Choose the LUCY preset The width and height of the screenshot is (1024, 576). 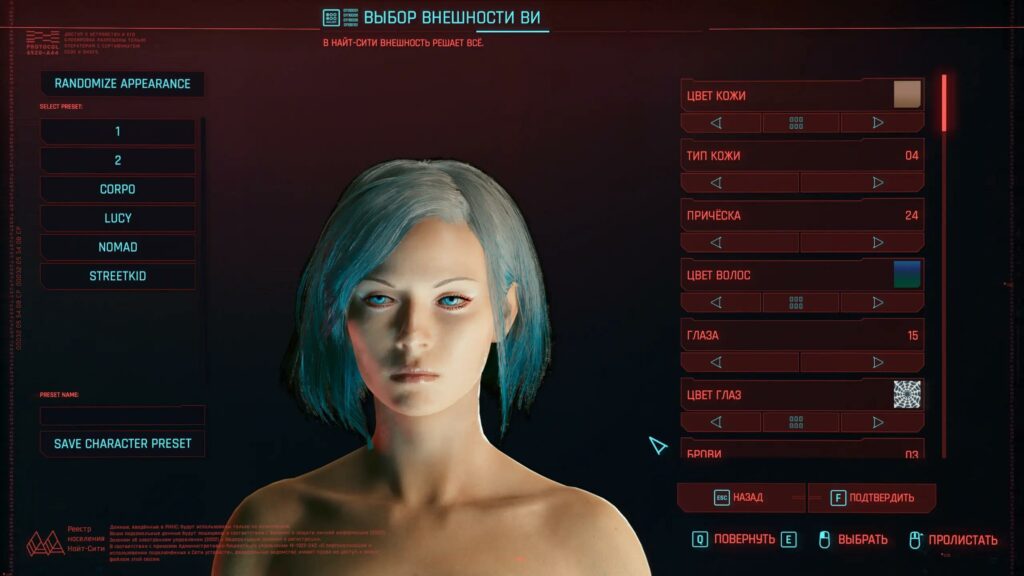[x=118, y=218]
